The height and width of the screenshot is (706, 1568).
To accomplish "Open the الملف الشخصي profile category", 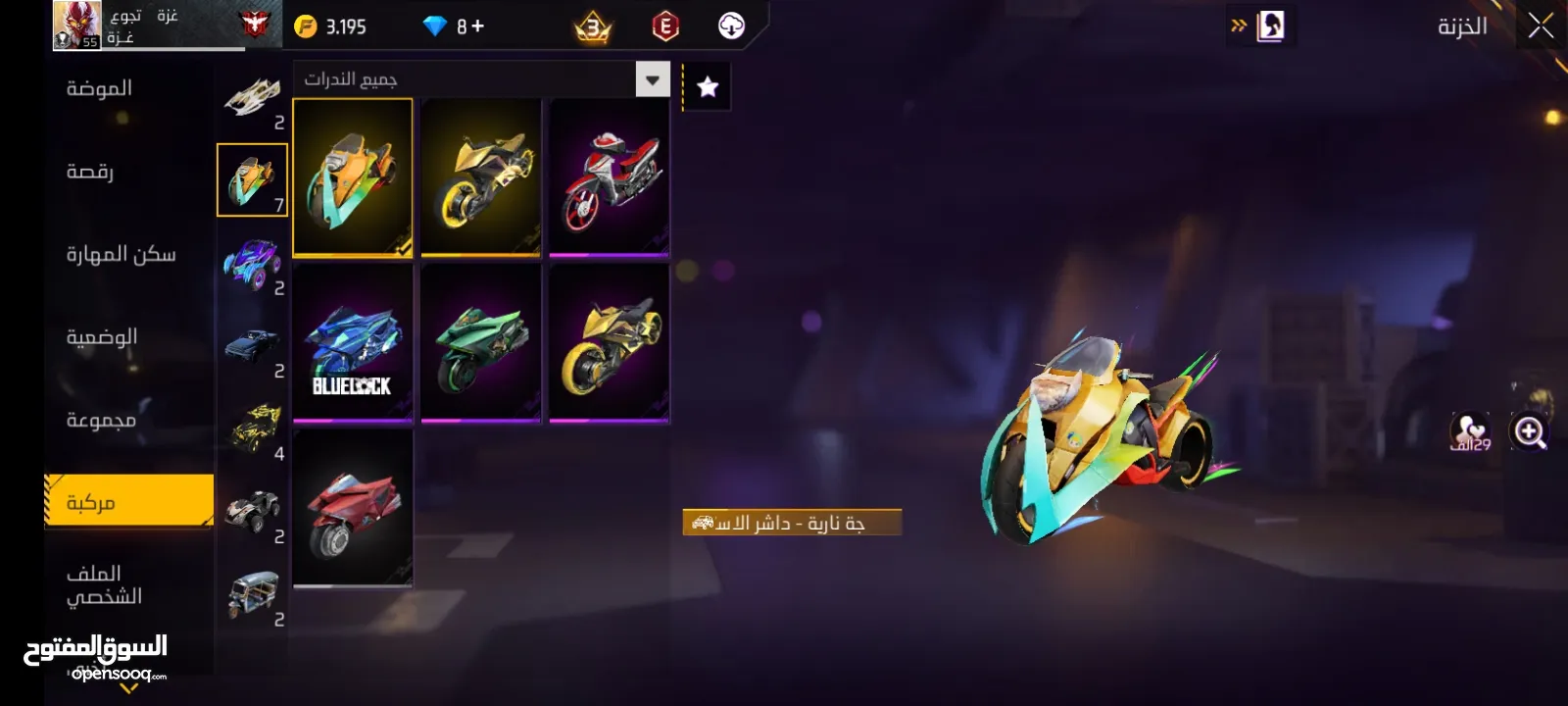I will 104,584.
